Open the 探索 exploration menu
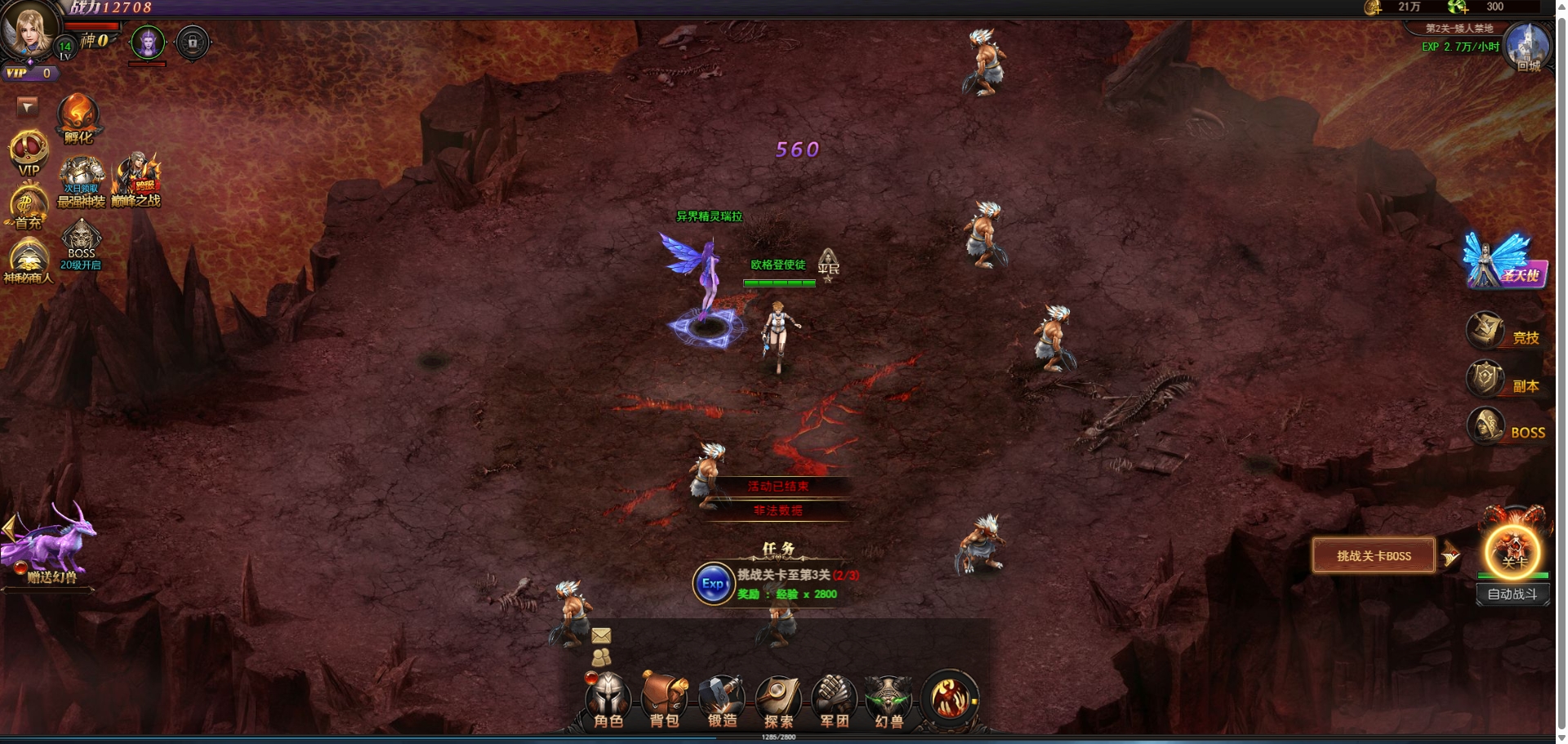The height and width of the screenshot is (744, 1568). pos(778,701)
